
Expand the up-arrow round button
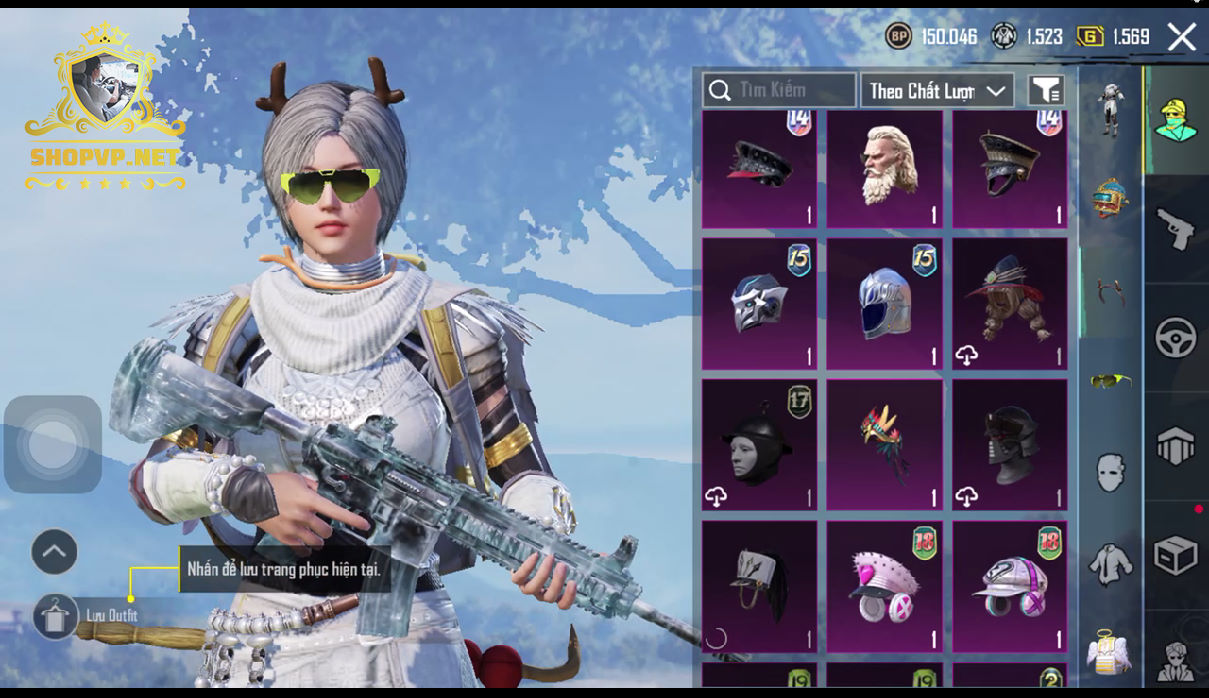click(x=55, y=551)
